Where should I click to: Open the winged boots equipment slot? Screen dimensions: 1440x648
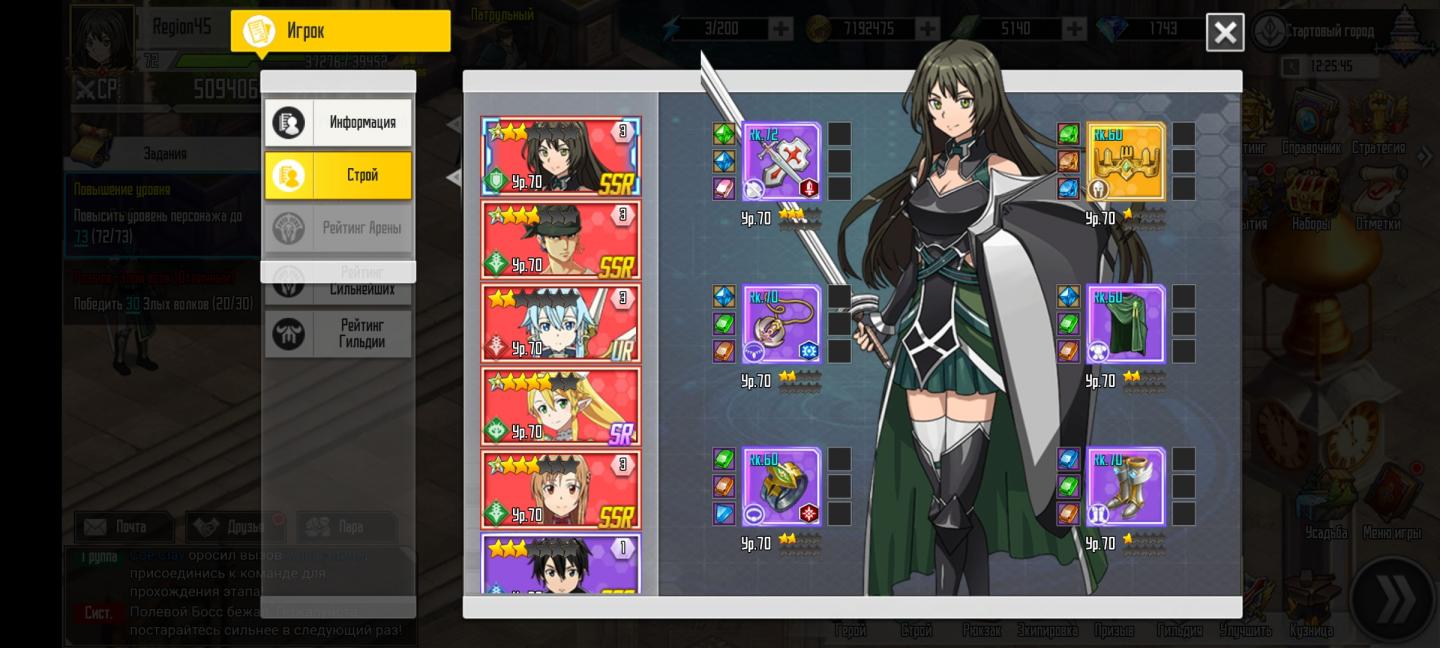[x=1125, y=487]
